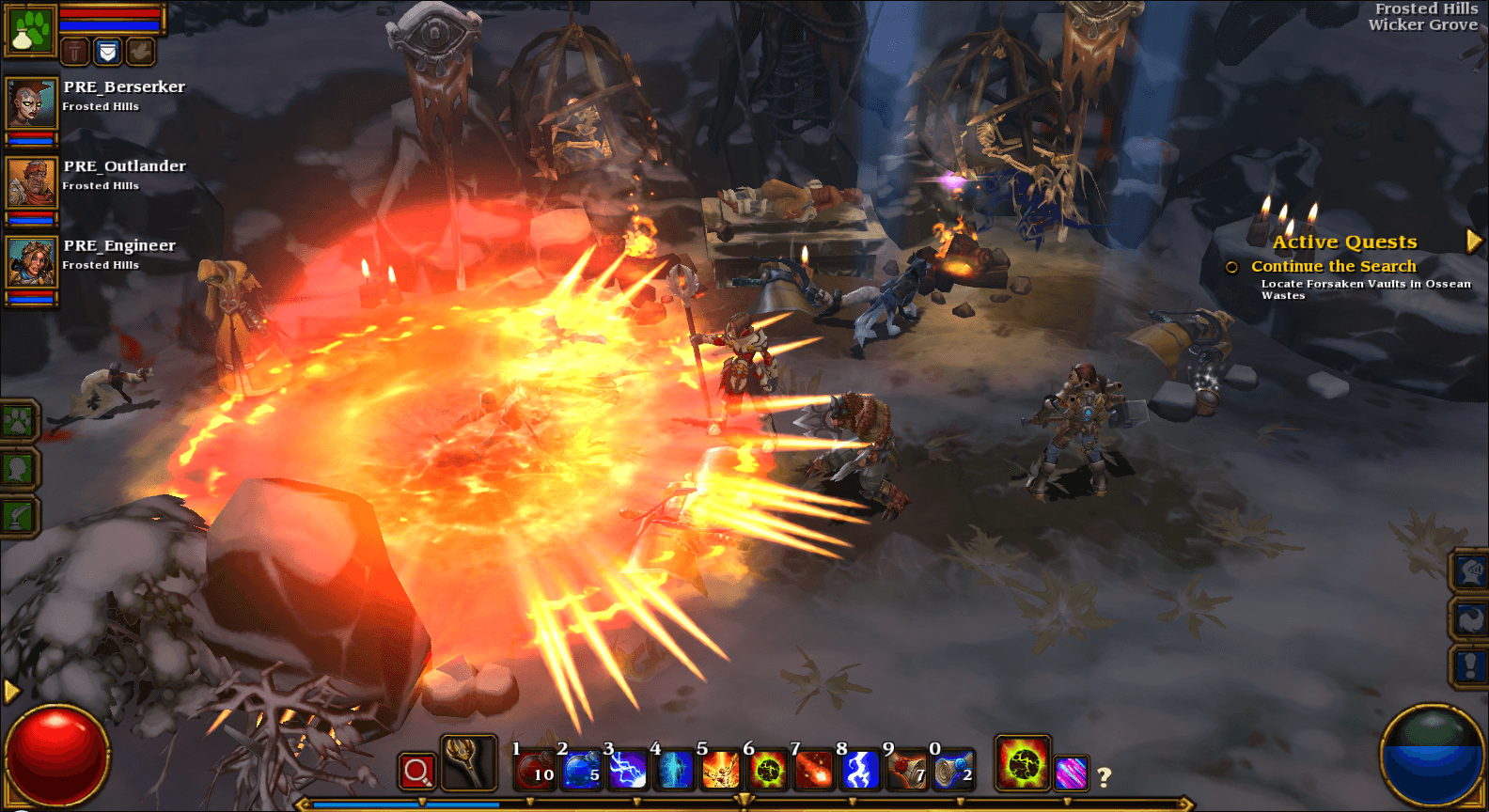Collapse the Active Quests tracker arrow
1489x812 pixels.
point(1474,242)
